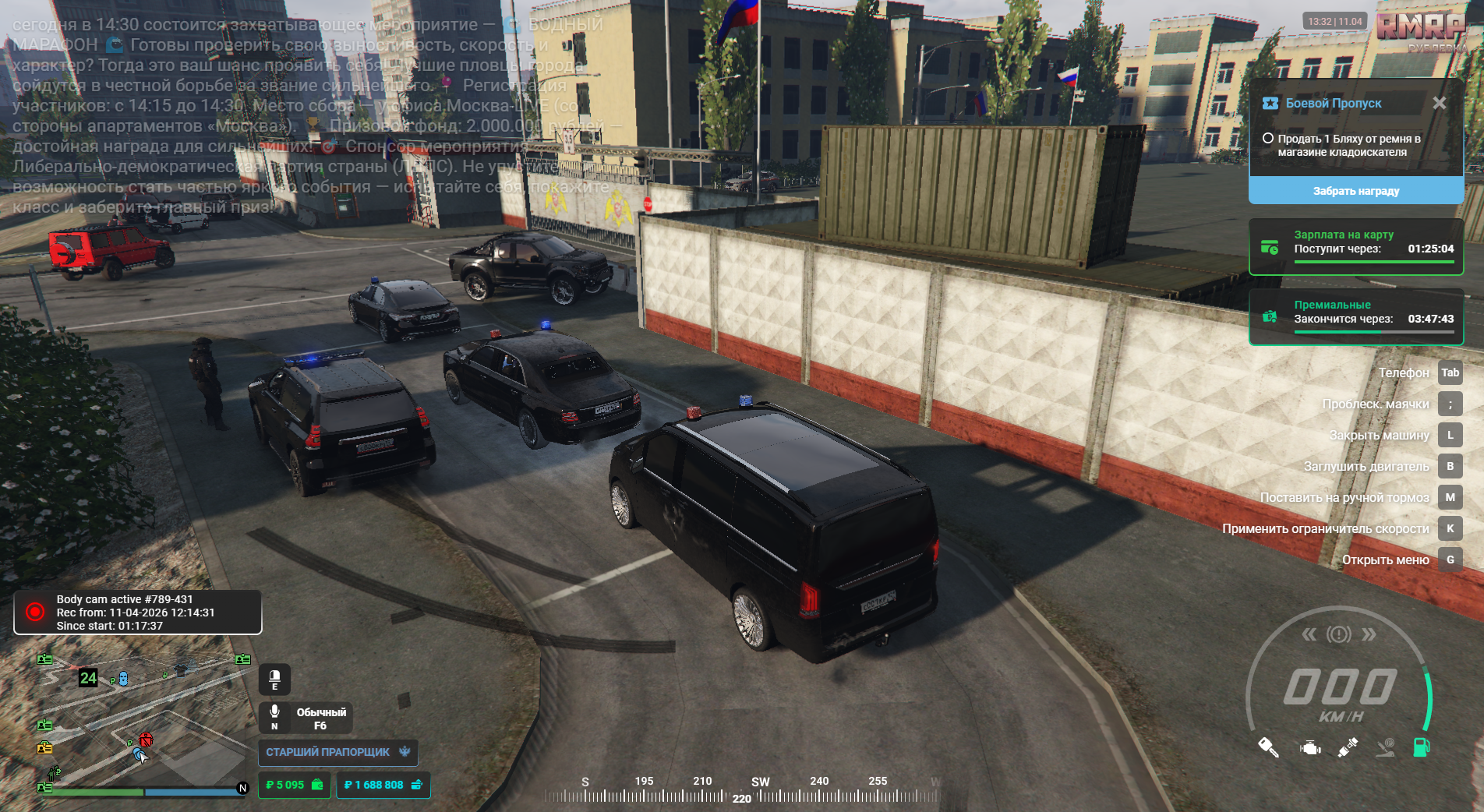The image size is (1484, 812).
Task: Open the Боевой Пропуск battle pass title
Action: coord(1333,103)
